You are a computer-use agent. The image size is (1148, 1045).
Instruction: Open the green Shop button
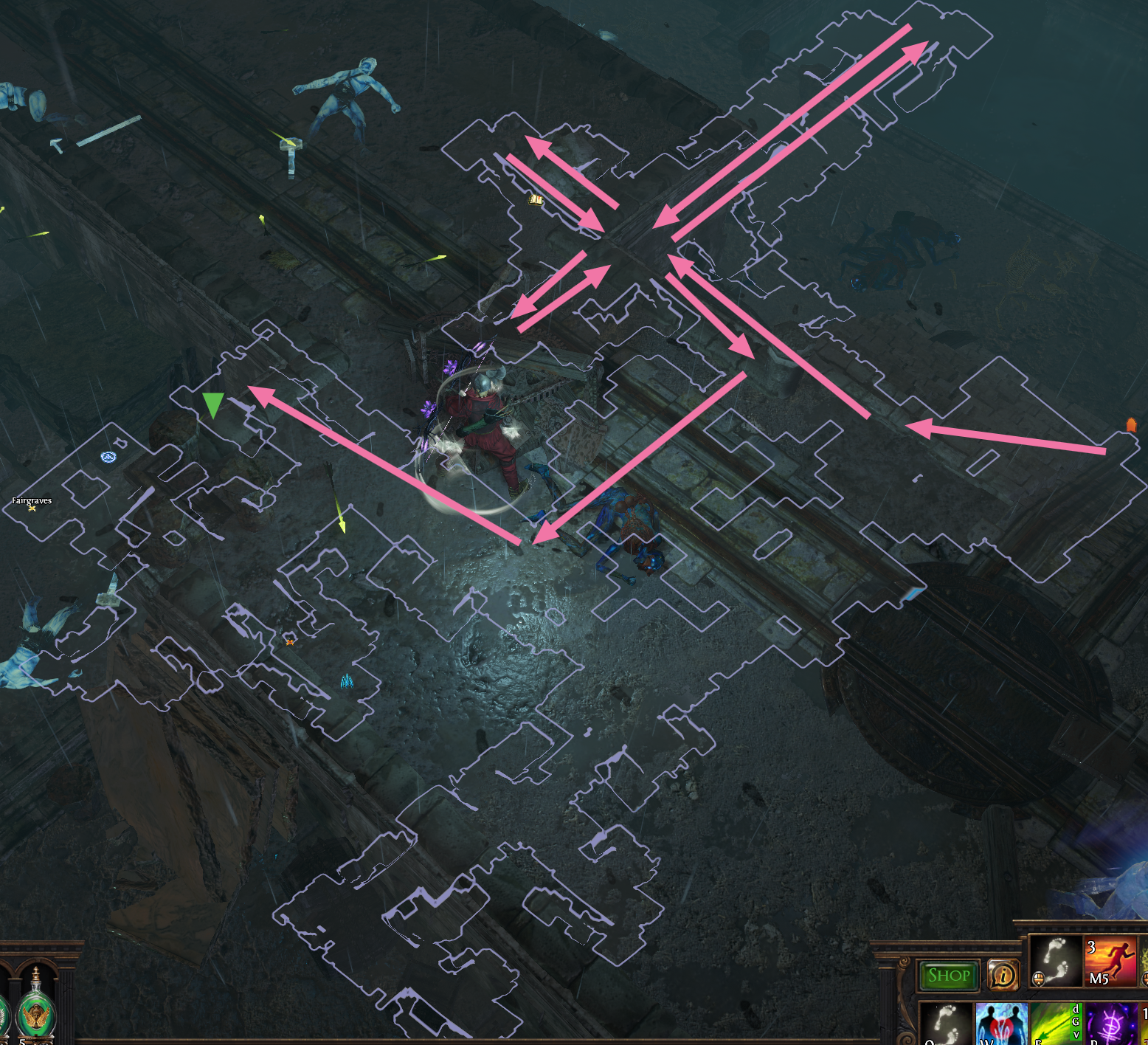click(x=949, y=976)
